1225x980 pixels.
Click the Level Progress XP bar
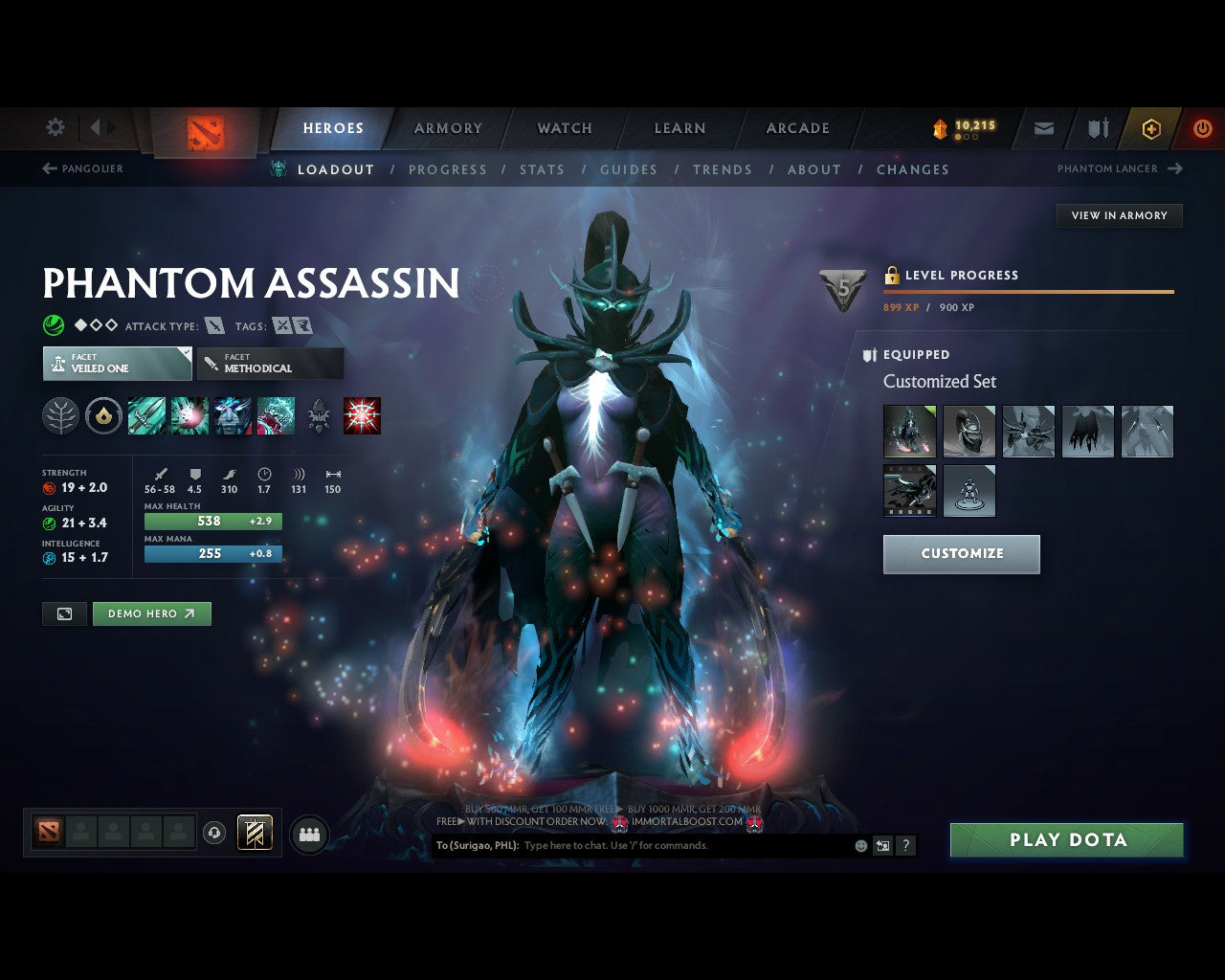pyautogui.click(x=1029, y=292)
